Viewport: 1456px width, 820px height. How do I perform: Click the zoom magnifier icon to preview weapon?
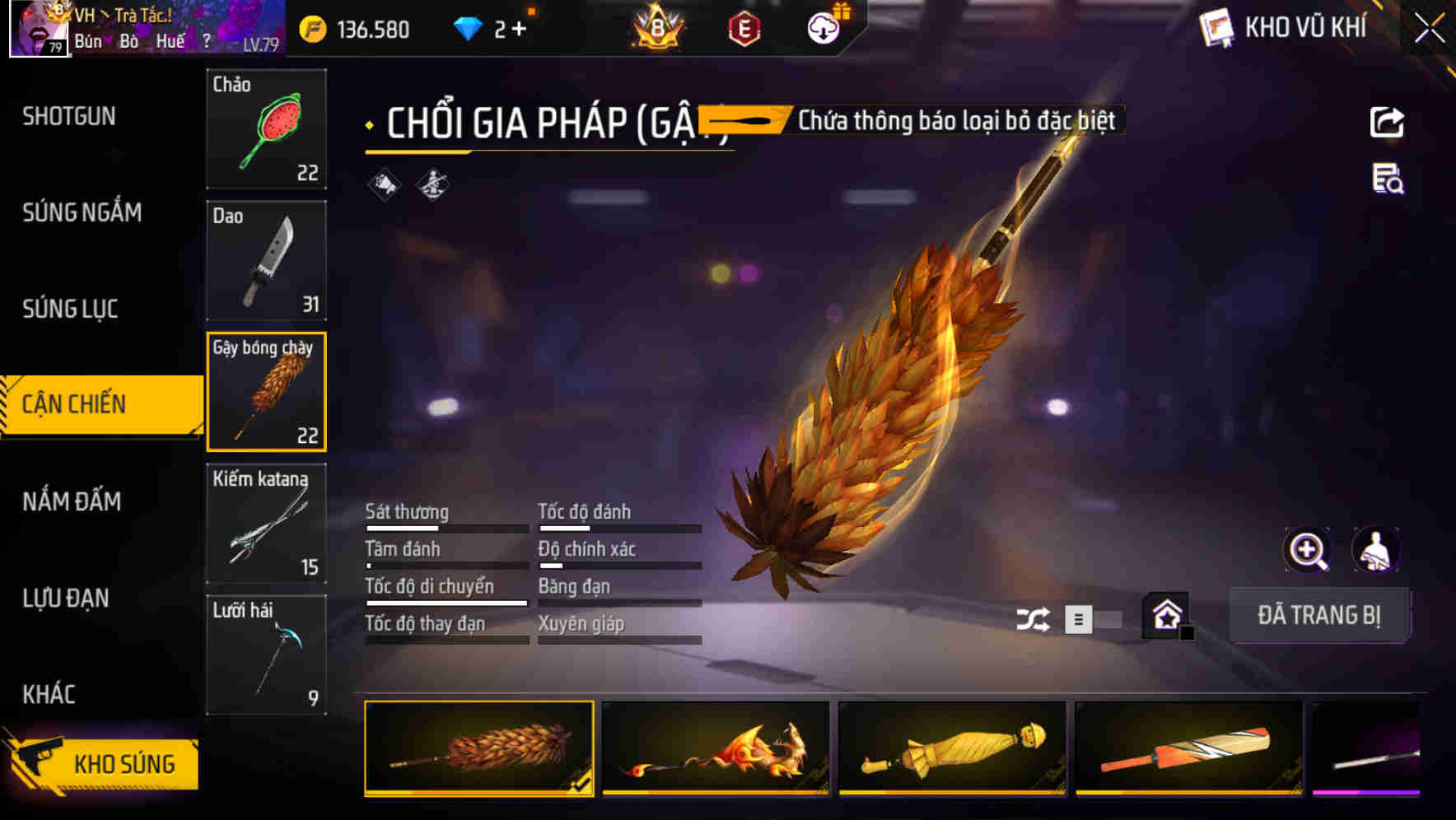coord(1308,550)
